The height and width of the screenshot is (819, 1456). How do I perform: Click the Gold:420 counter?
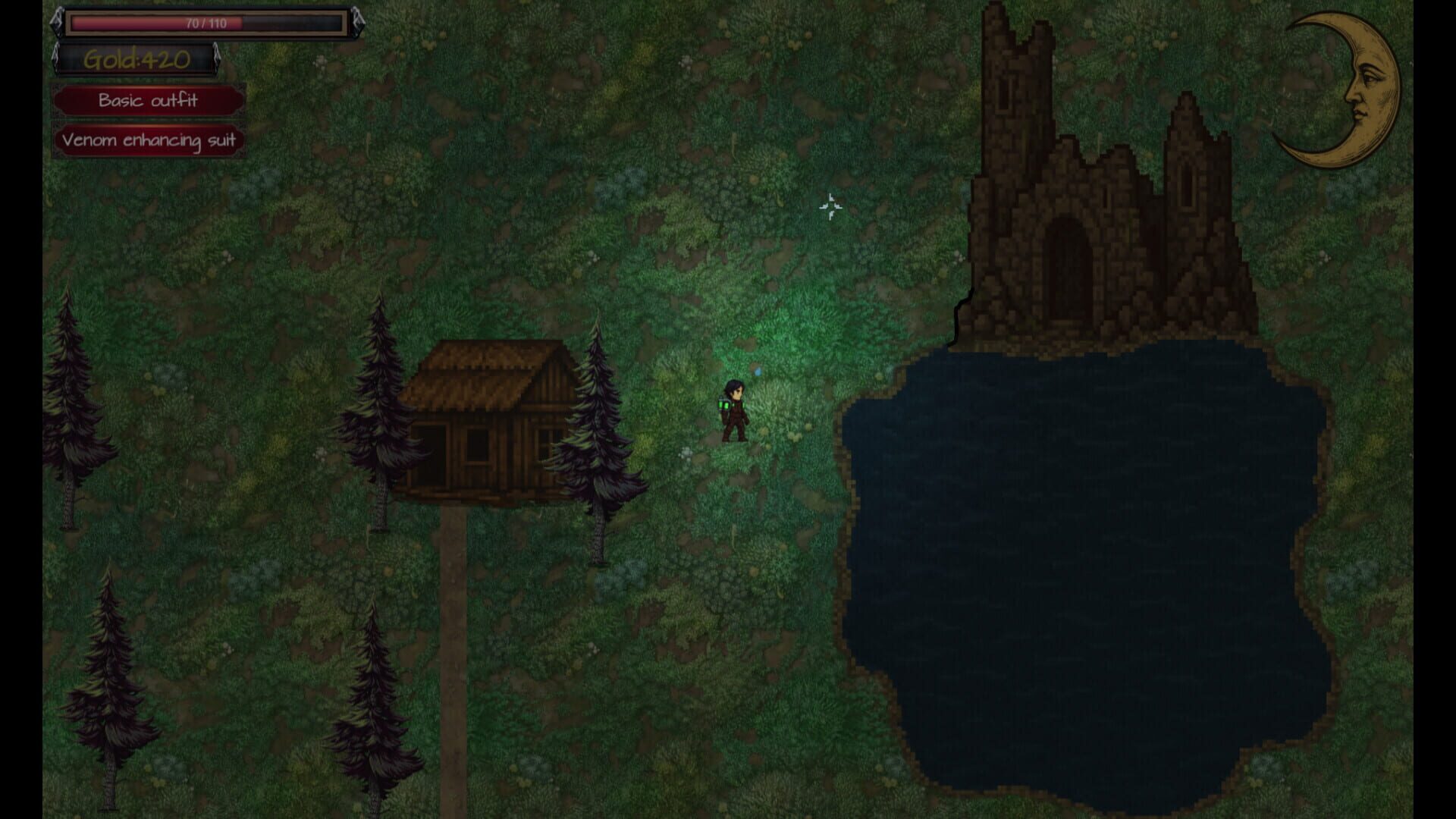point(136,60)
